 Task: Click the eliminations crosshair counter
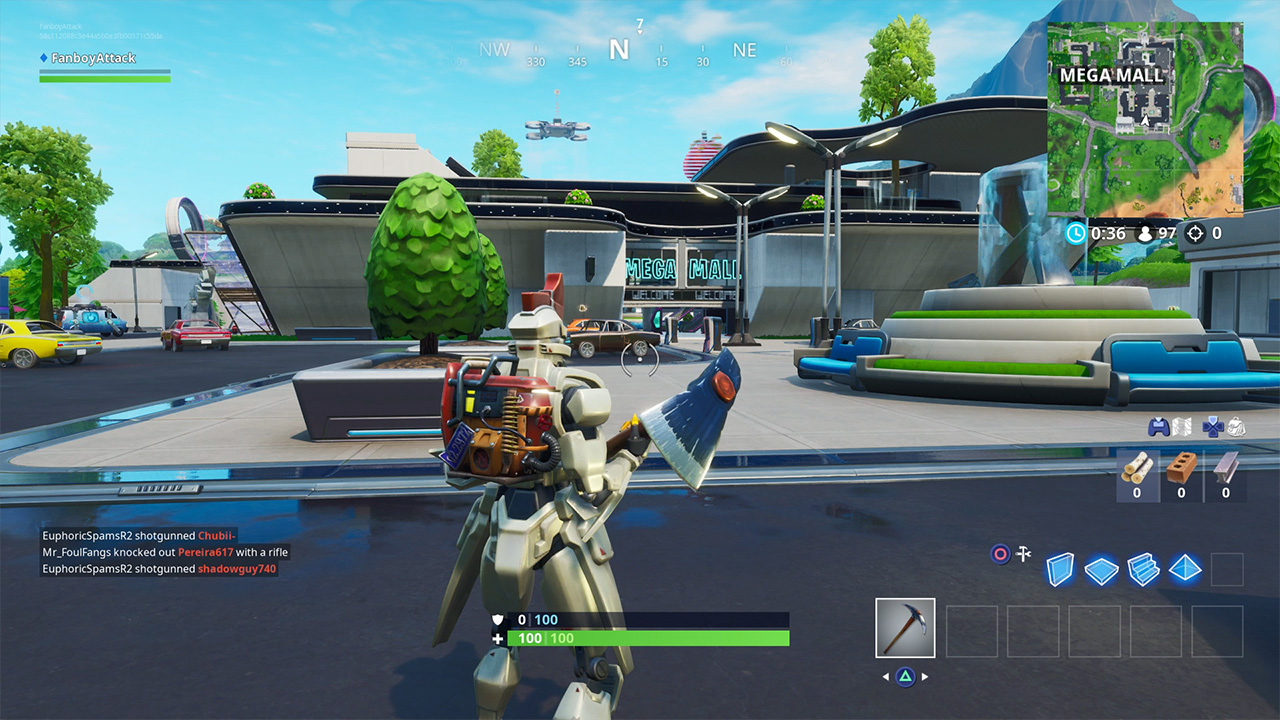1197,233
